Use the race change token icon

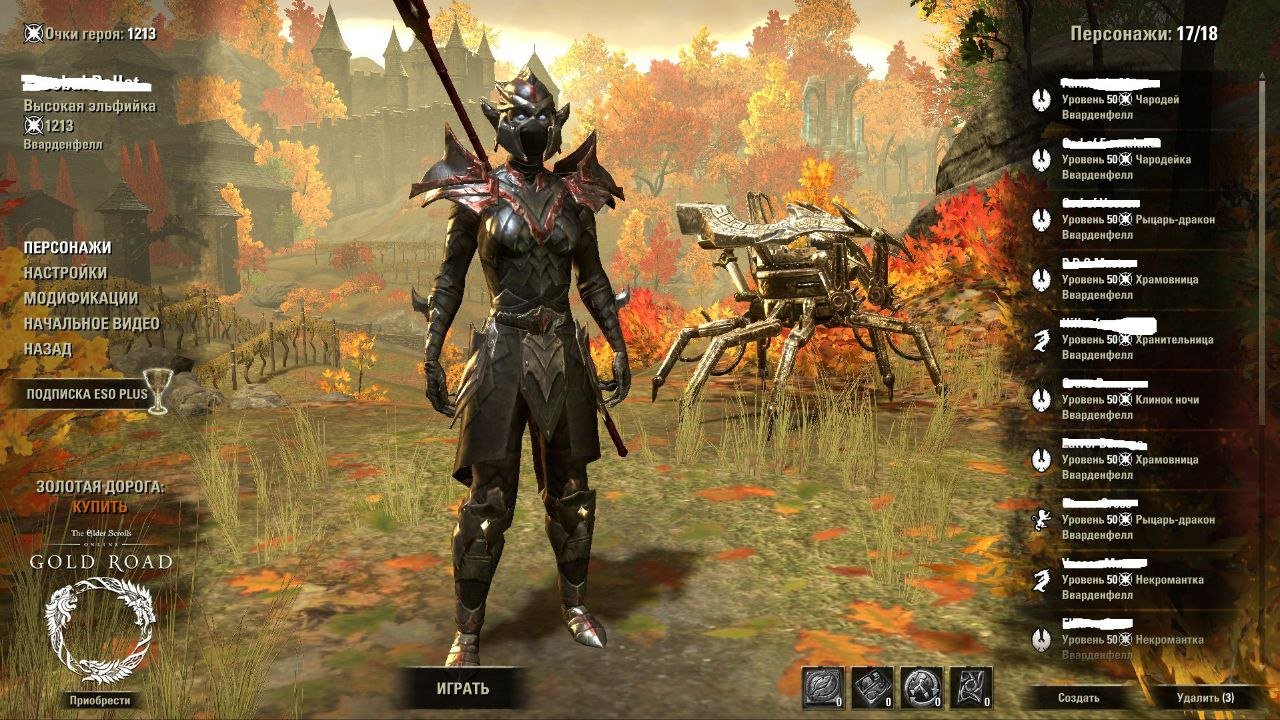921,688
